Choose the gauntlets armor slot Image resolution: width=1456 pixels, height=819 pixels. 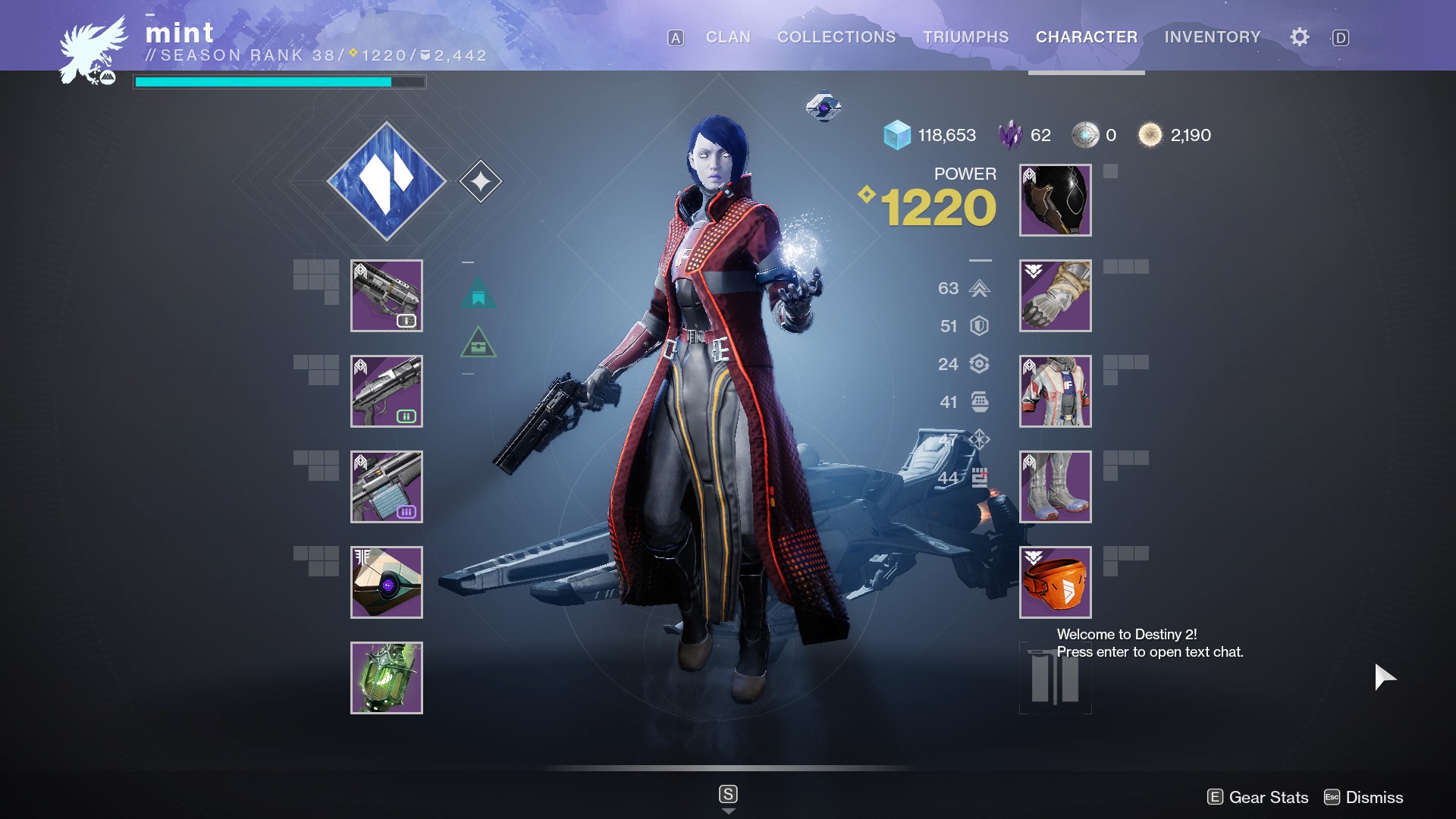(x=1055, y=296)
